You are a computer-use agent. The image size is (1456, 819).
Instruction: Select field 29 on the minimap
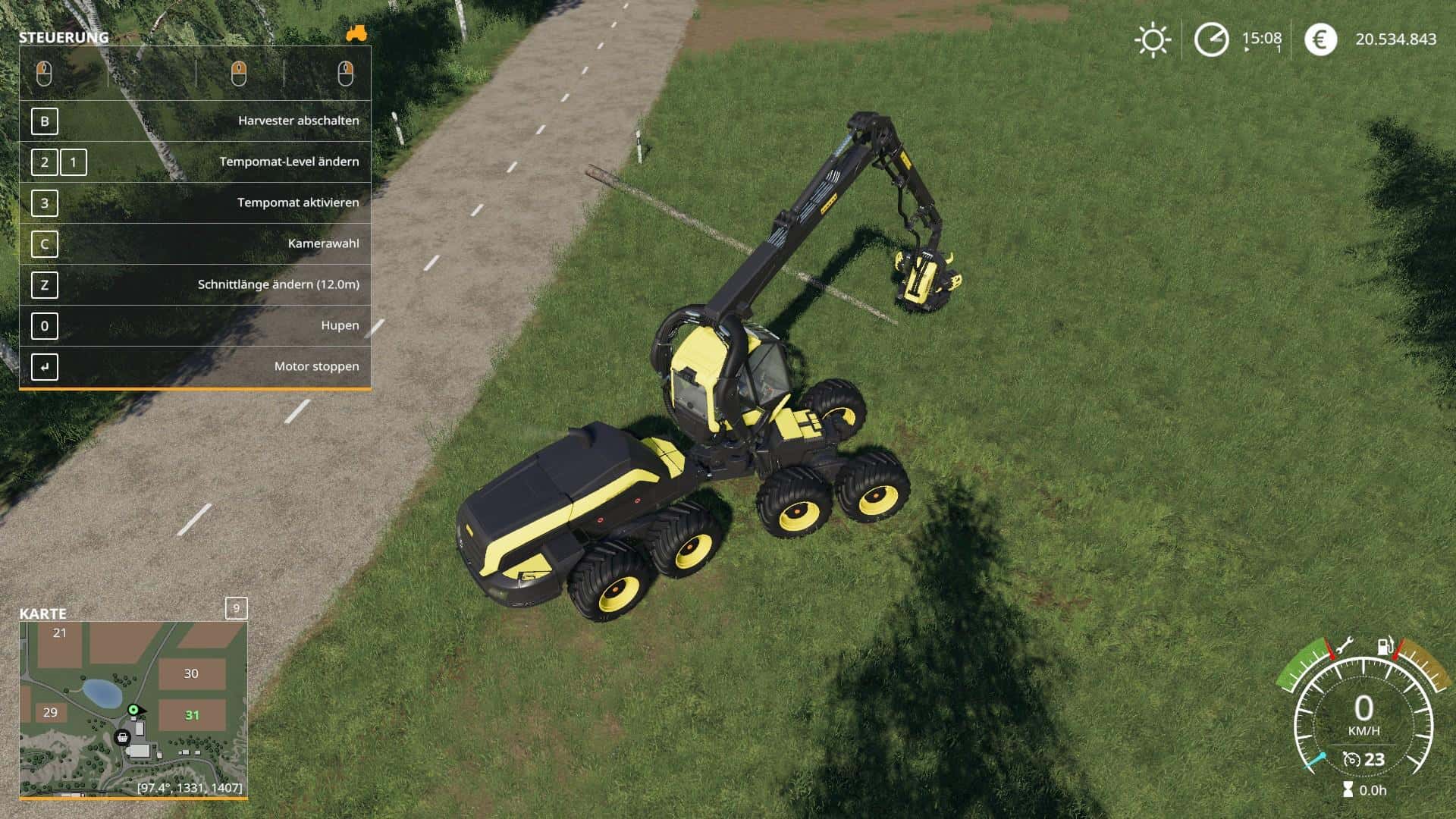coord(50,712)
